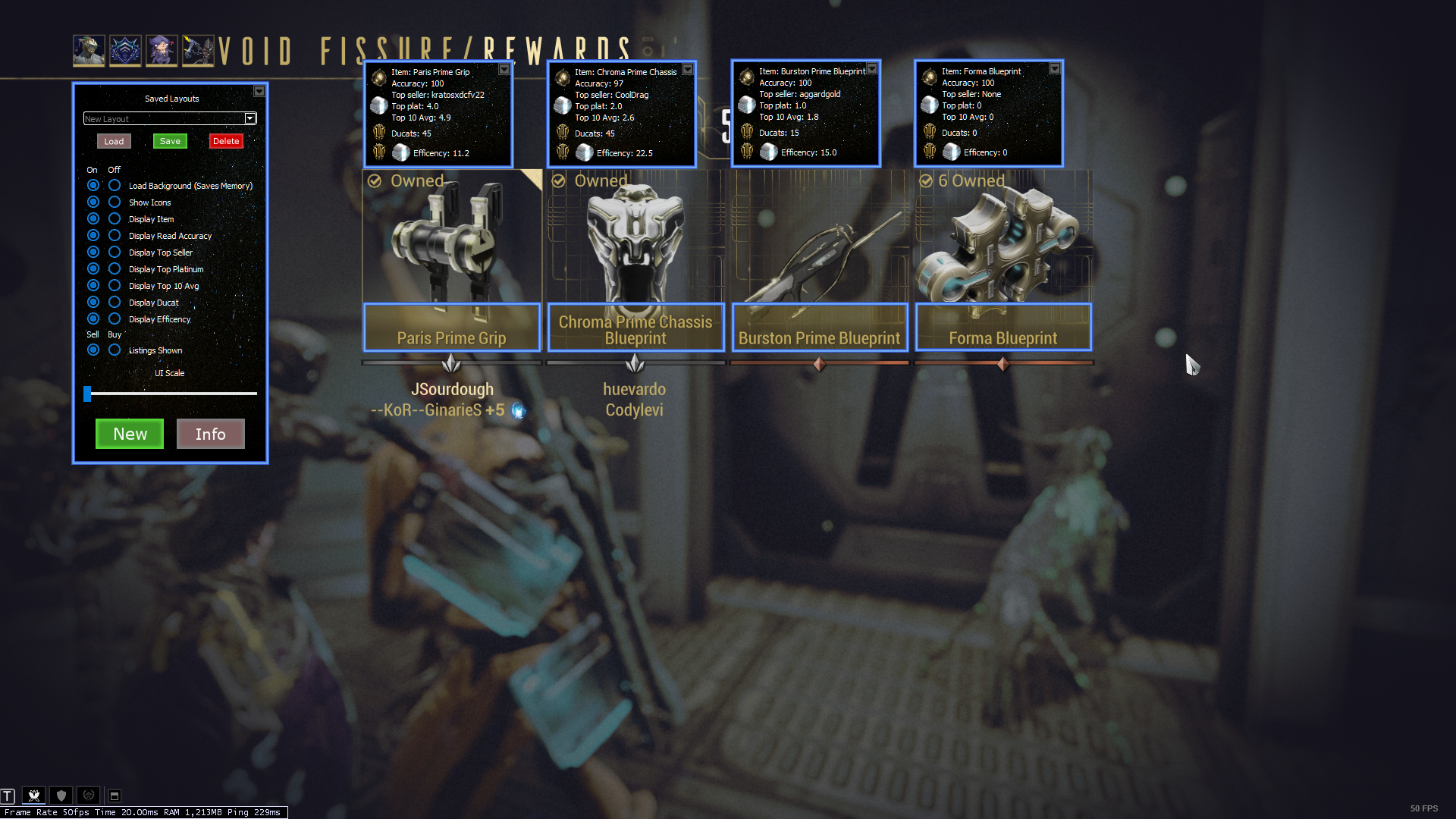
Task: Open the Info button
Action: pos(210,434)
